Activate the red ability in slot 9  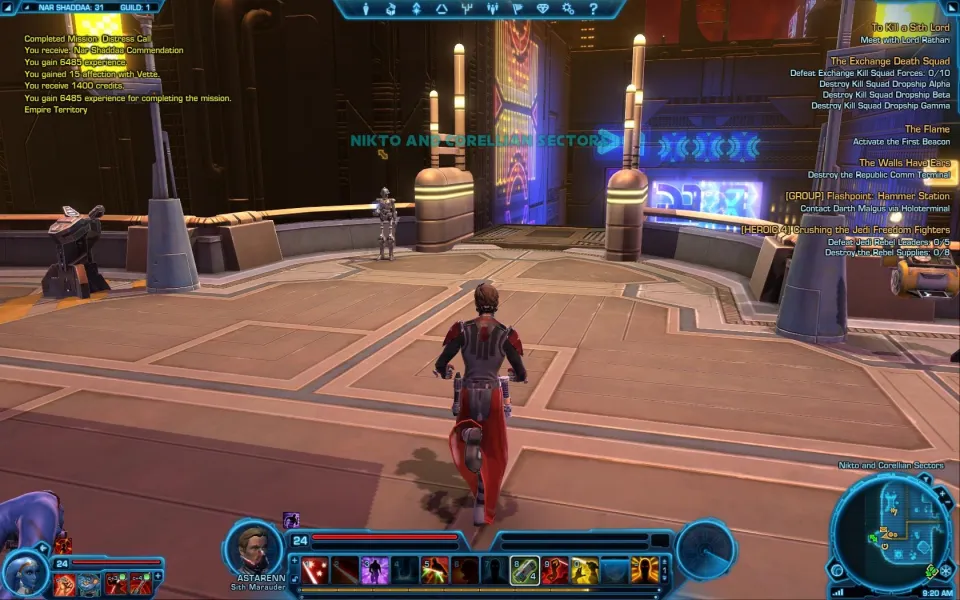[x=555, y=570]
